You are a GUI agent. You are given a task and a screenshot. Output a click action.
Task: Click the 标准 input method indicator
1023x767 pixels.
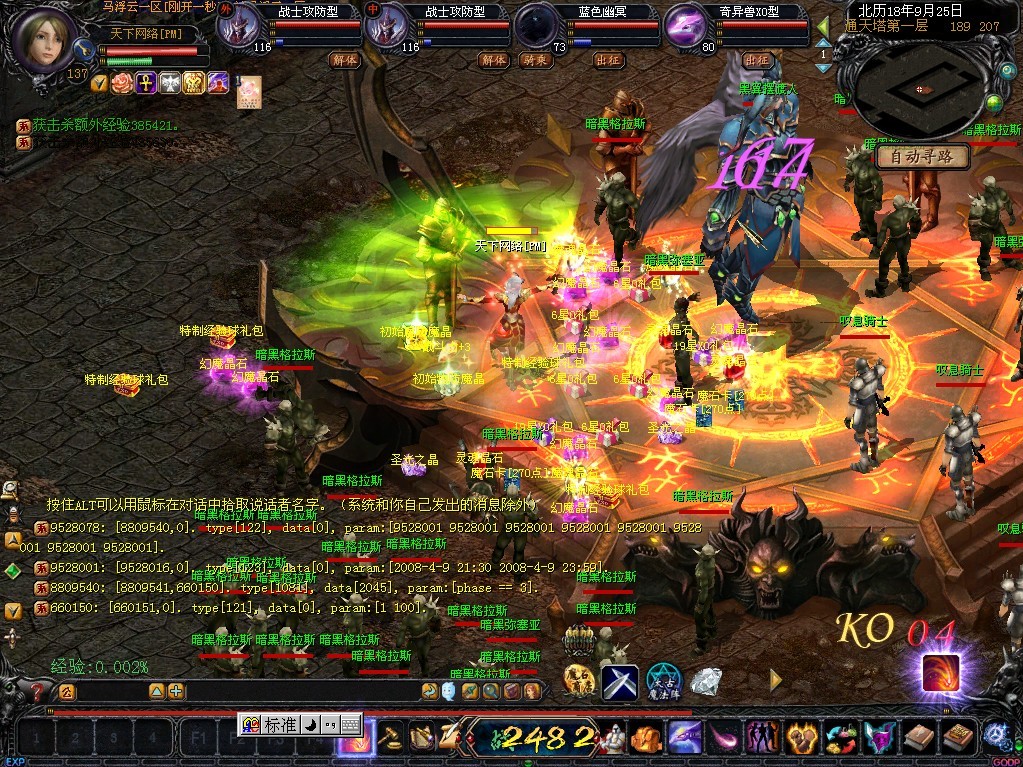[280, 725]
